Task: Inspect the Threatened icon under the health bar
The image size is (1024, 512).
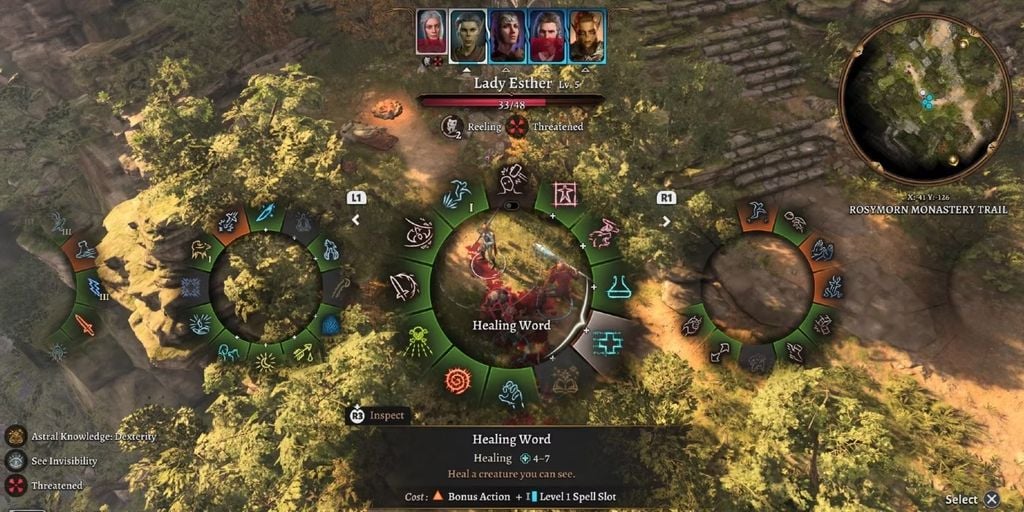Action: (517, 126)
